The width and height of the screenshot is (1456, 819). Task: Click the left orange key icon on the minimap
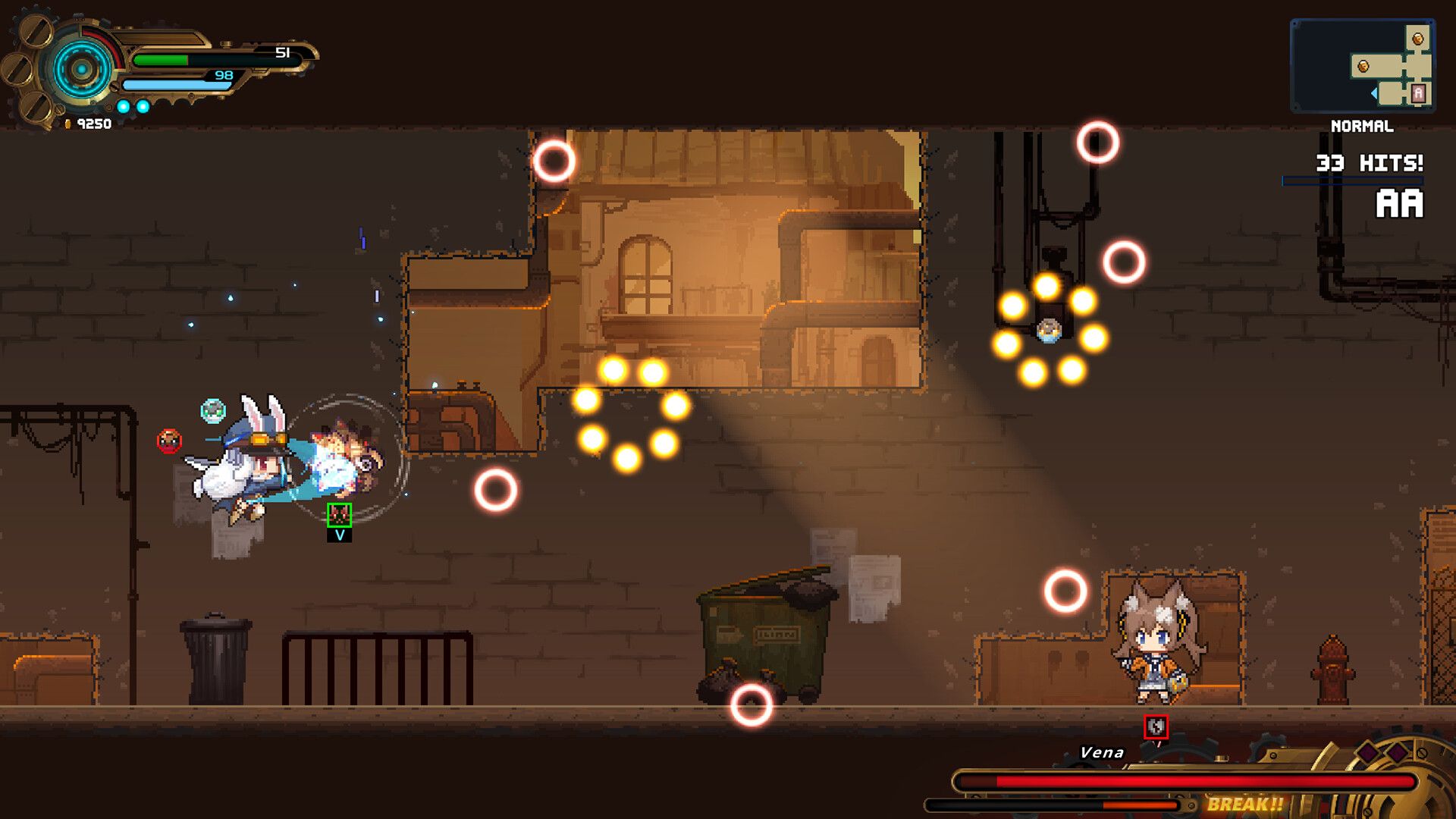[1363, 66]
